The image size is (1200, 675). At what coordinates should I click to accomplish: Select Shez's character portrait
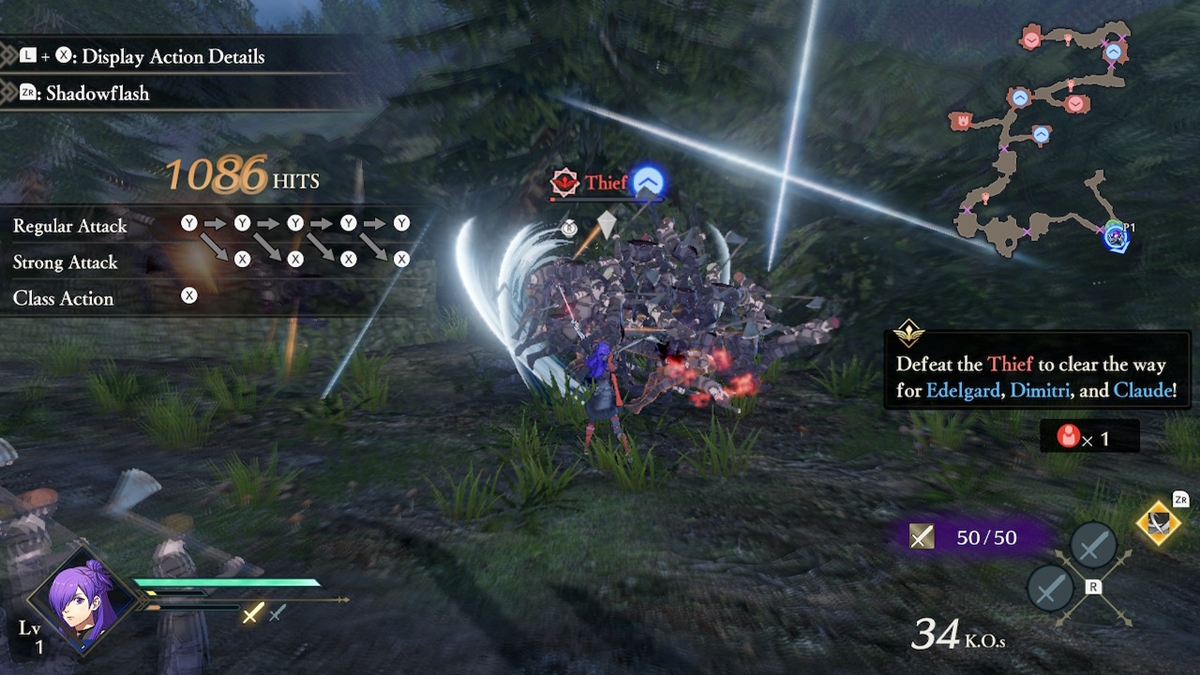pyautogui.click(x=82, y=597)
